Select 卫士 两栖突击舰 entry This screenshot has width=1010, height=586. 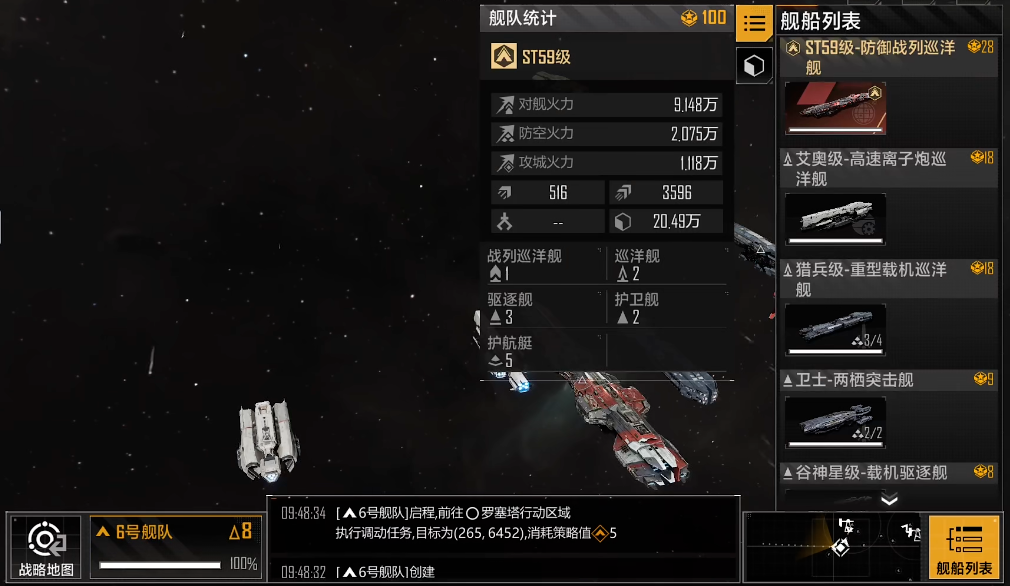pos(888,410)
